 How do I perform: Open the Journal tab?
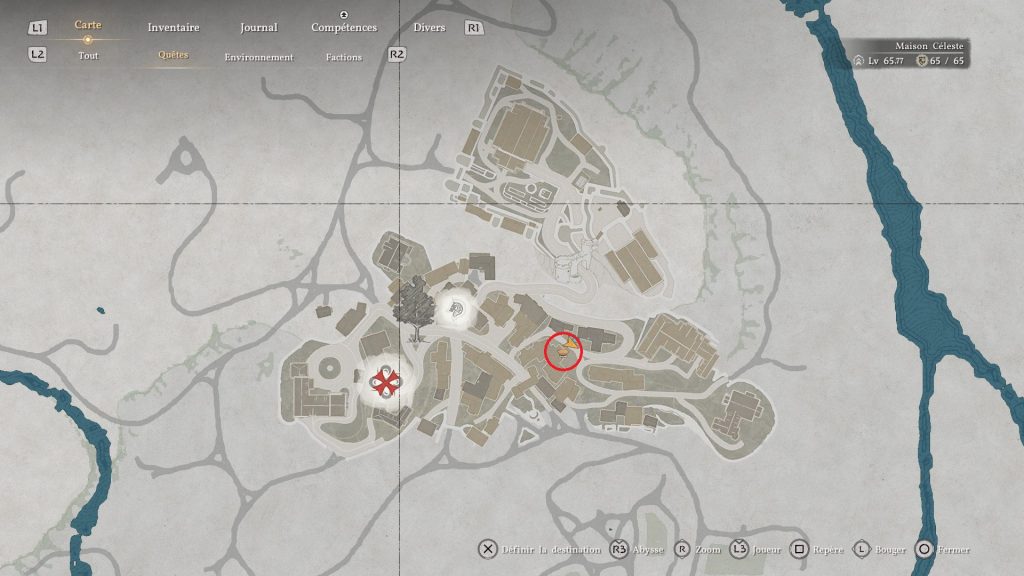click(259, 28)
